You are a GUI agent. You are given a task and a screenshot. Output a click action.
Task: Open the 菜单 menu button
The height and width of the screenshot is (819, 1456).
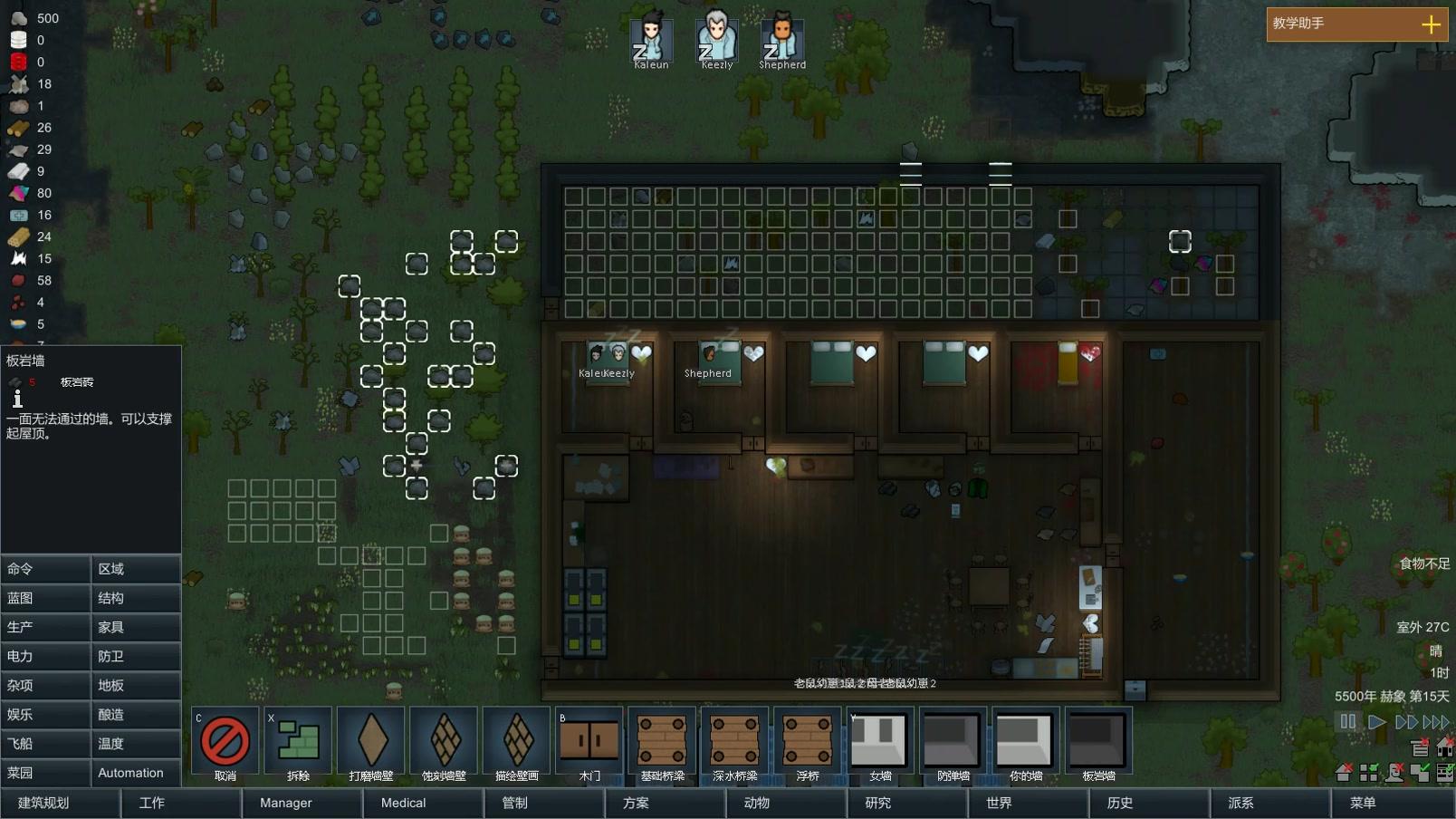pyautogui.click(x=1363, y=803)
